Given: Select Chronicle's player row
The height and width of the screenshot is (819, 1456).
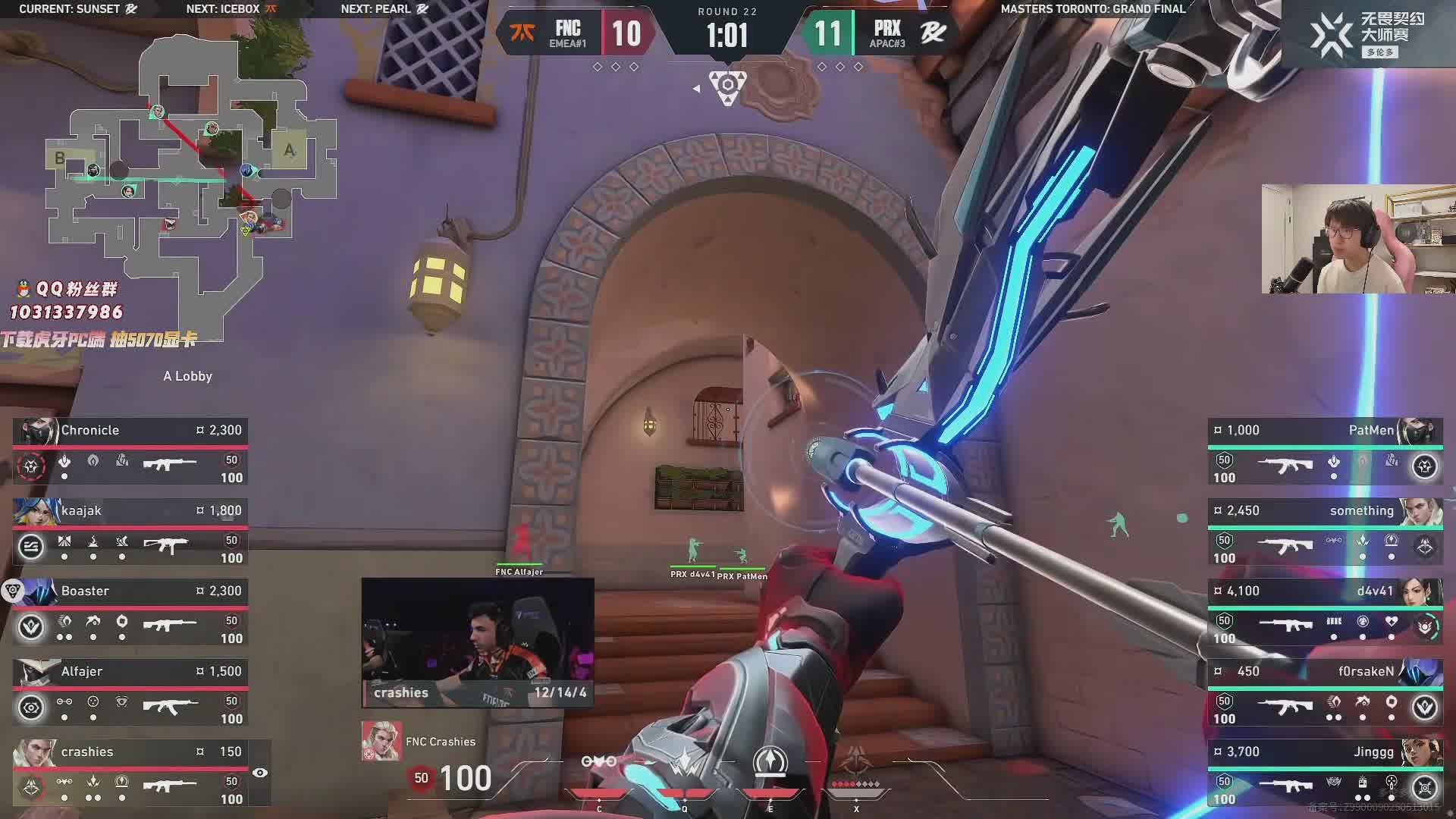Looking at the screenshot, I should click(130, 452).
